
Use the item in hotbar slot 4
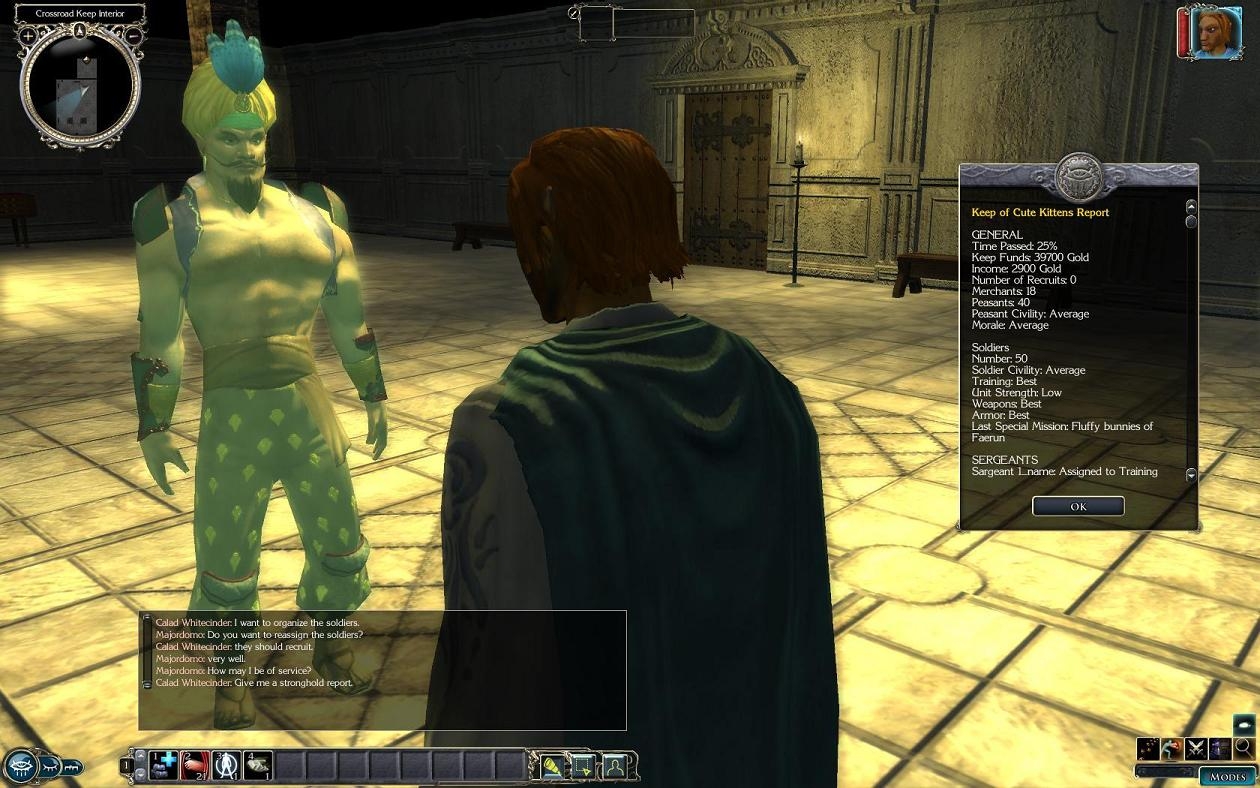(x=257, y=766)
